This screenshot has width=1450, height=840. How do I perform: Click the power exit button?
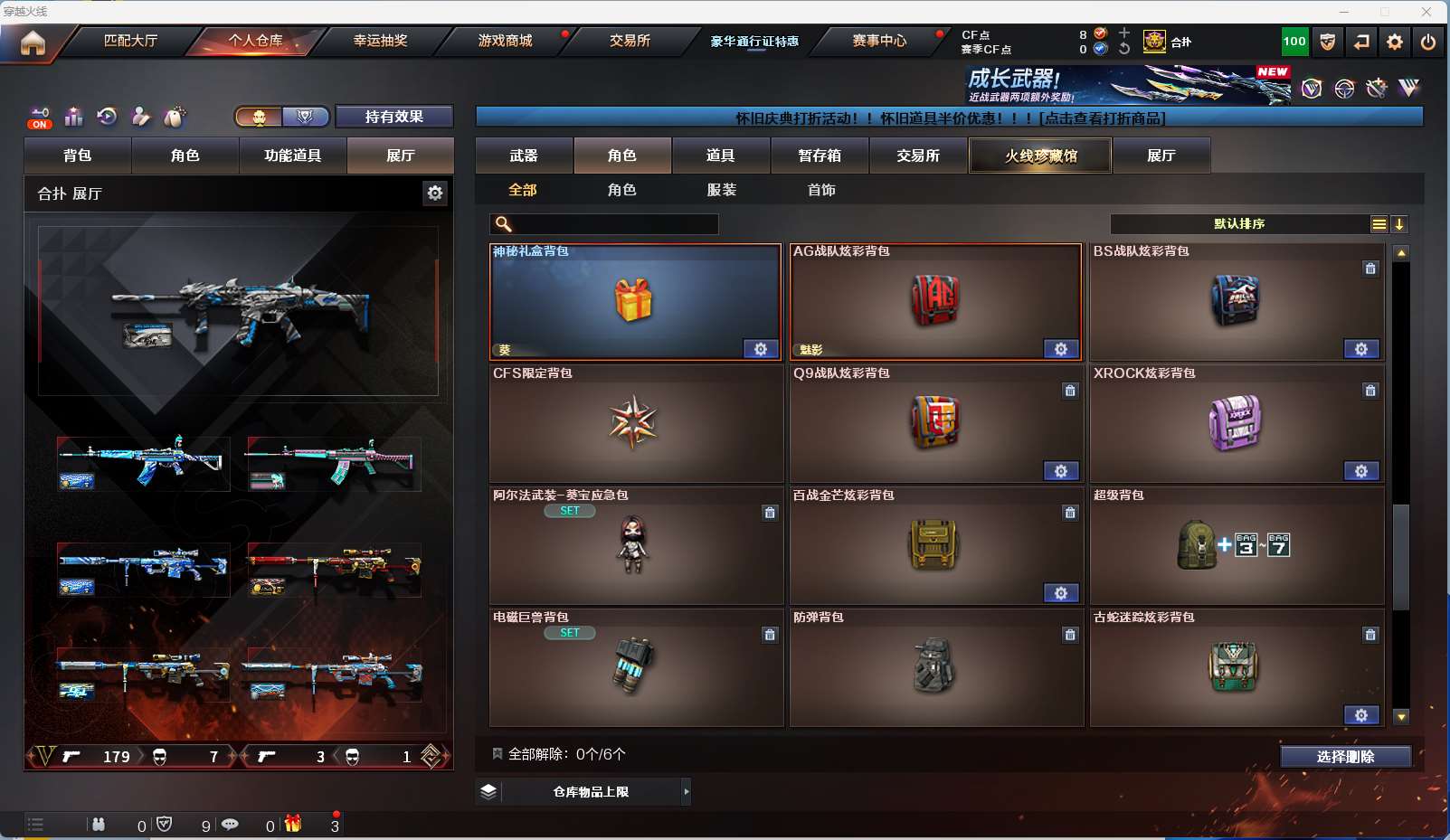1428,42
